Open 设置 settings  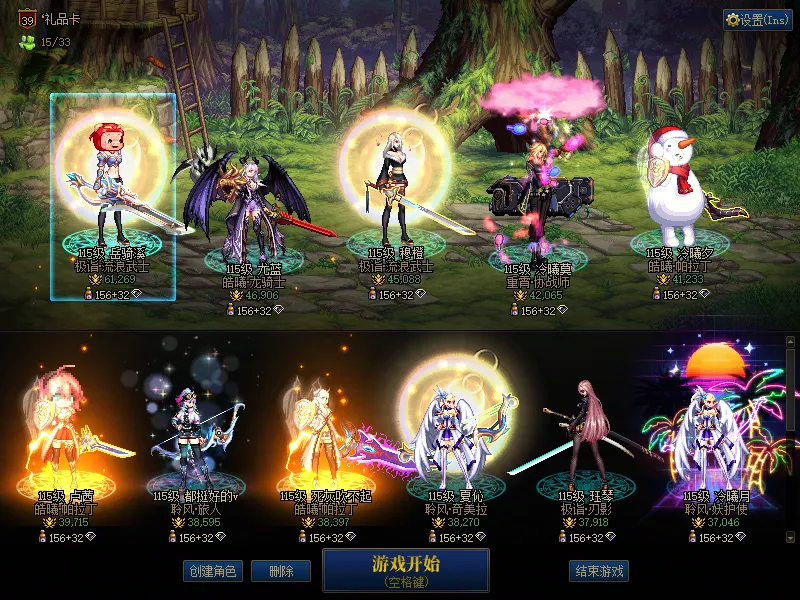(758, 20)
